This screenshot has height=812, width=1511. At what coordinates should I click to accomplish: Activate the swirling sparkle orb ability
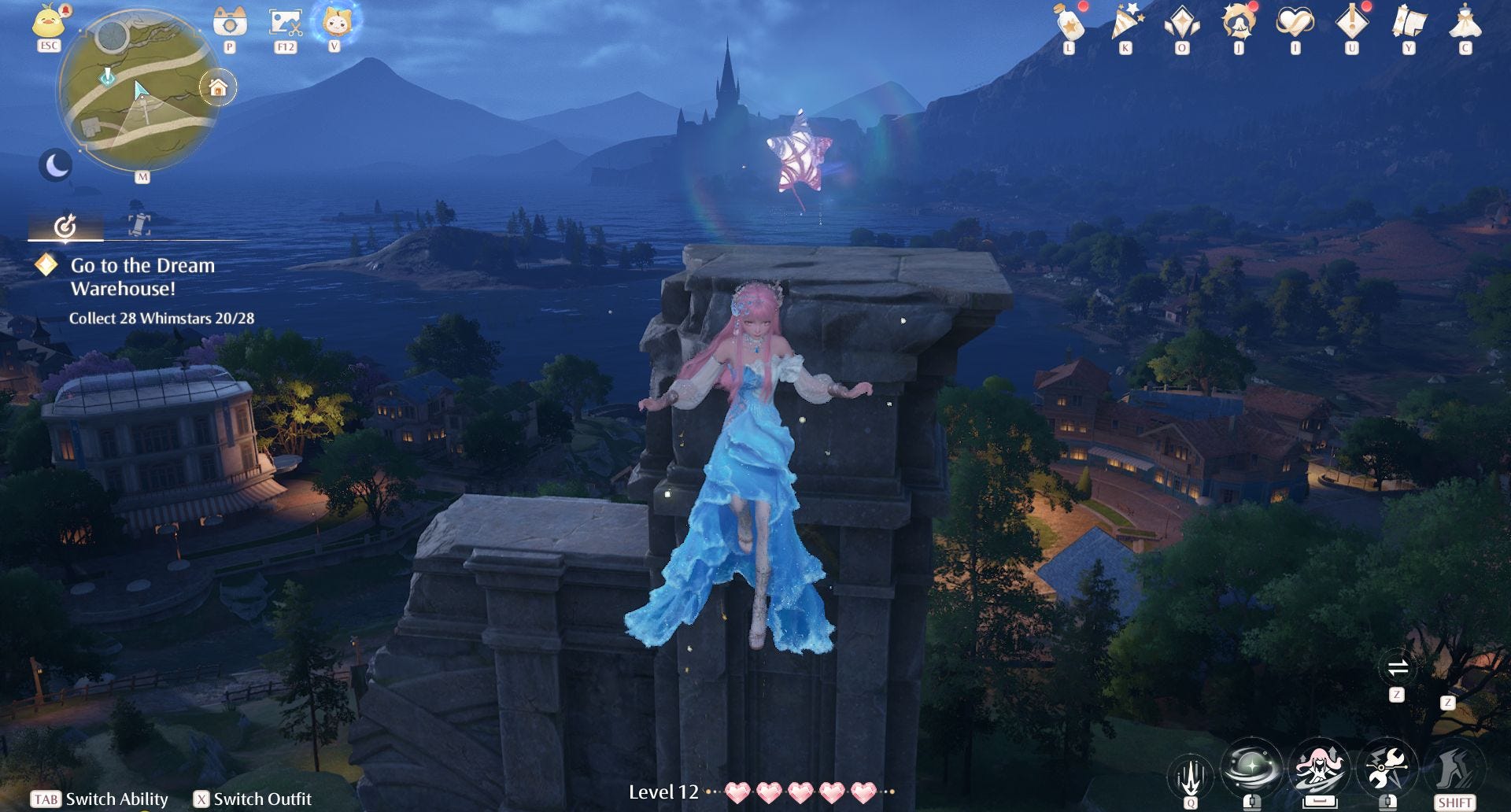pos(1251,768)
